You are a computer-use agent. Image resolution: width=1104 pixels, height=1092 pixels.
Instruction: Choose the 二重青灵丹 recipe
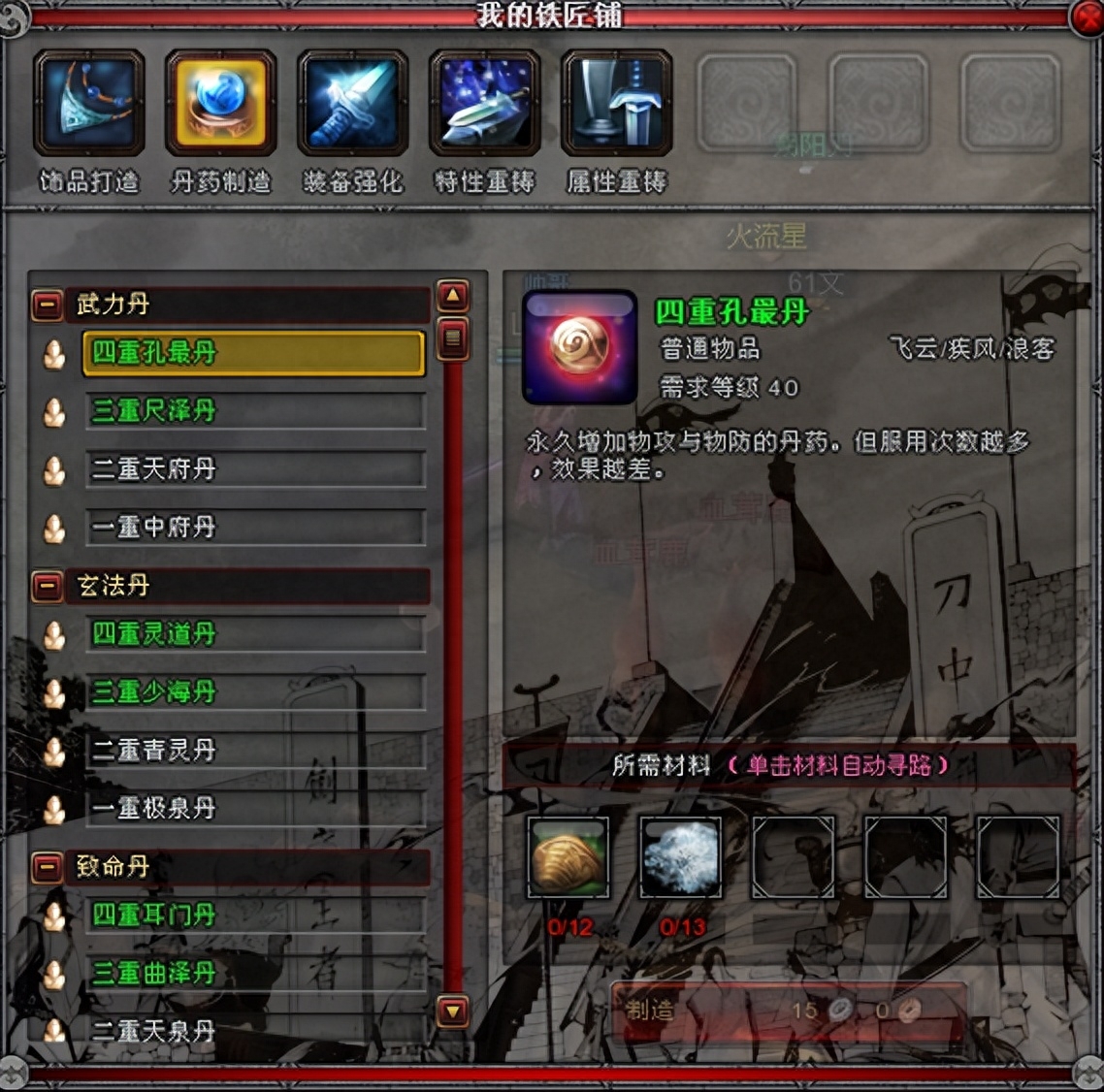pos(254,751)
